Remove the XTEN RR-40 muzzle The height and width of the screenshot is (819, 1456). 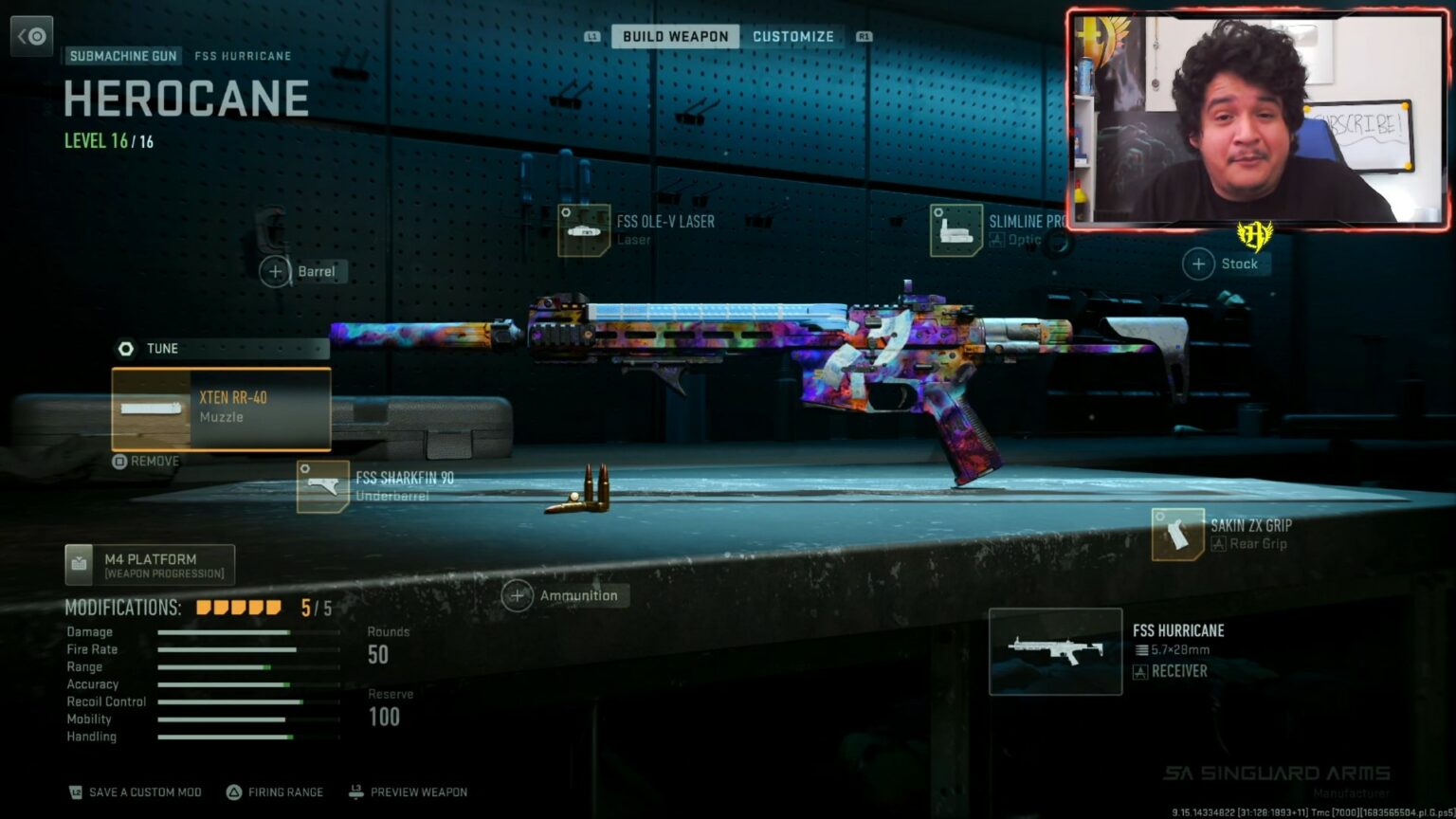pos(146,462)
